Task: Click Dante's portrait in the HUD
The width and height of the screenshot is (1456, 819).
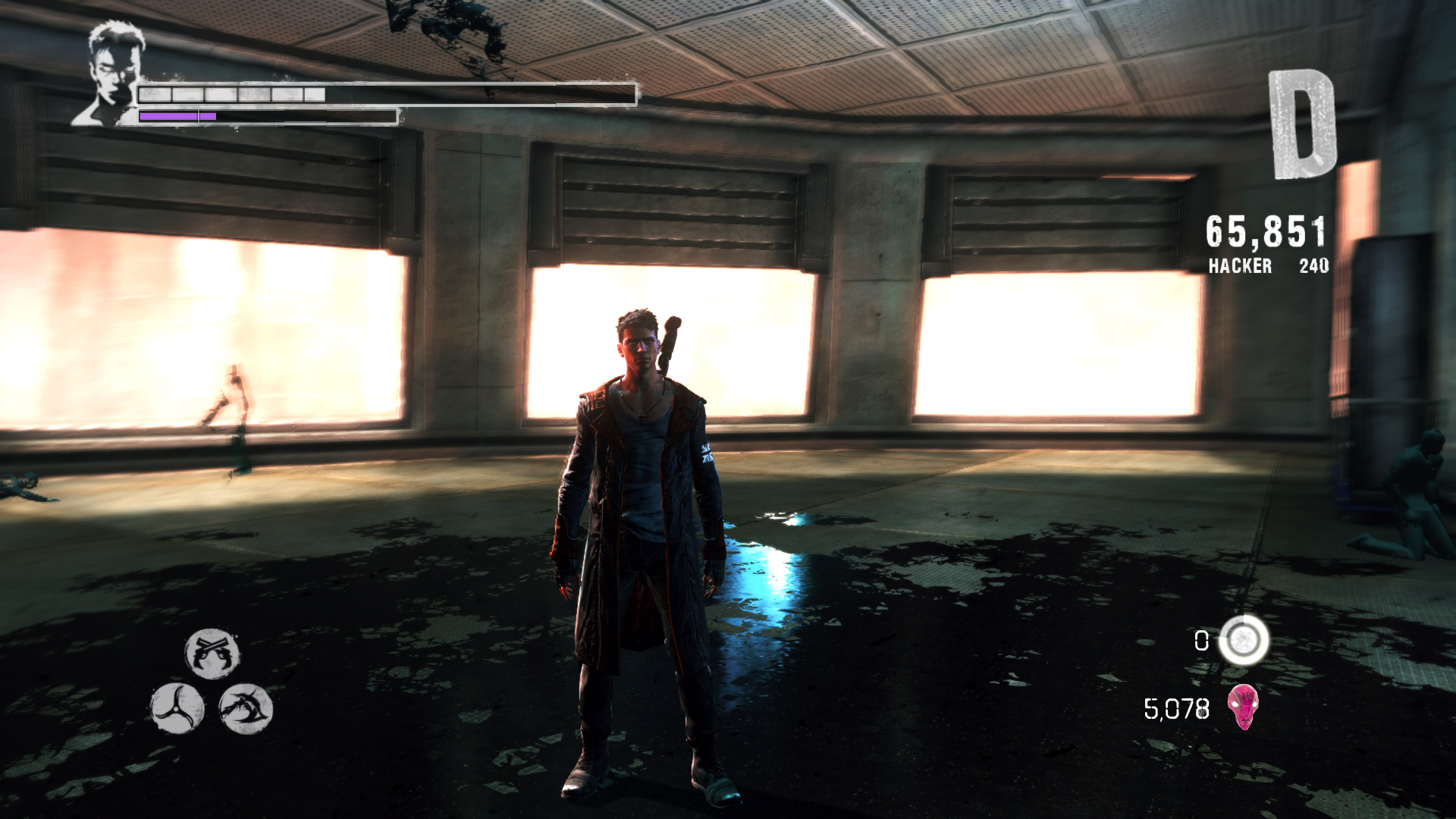Action: pos(108,74)
